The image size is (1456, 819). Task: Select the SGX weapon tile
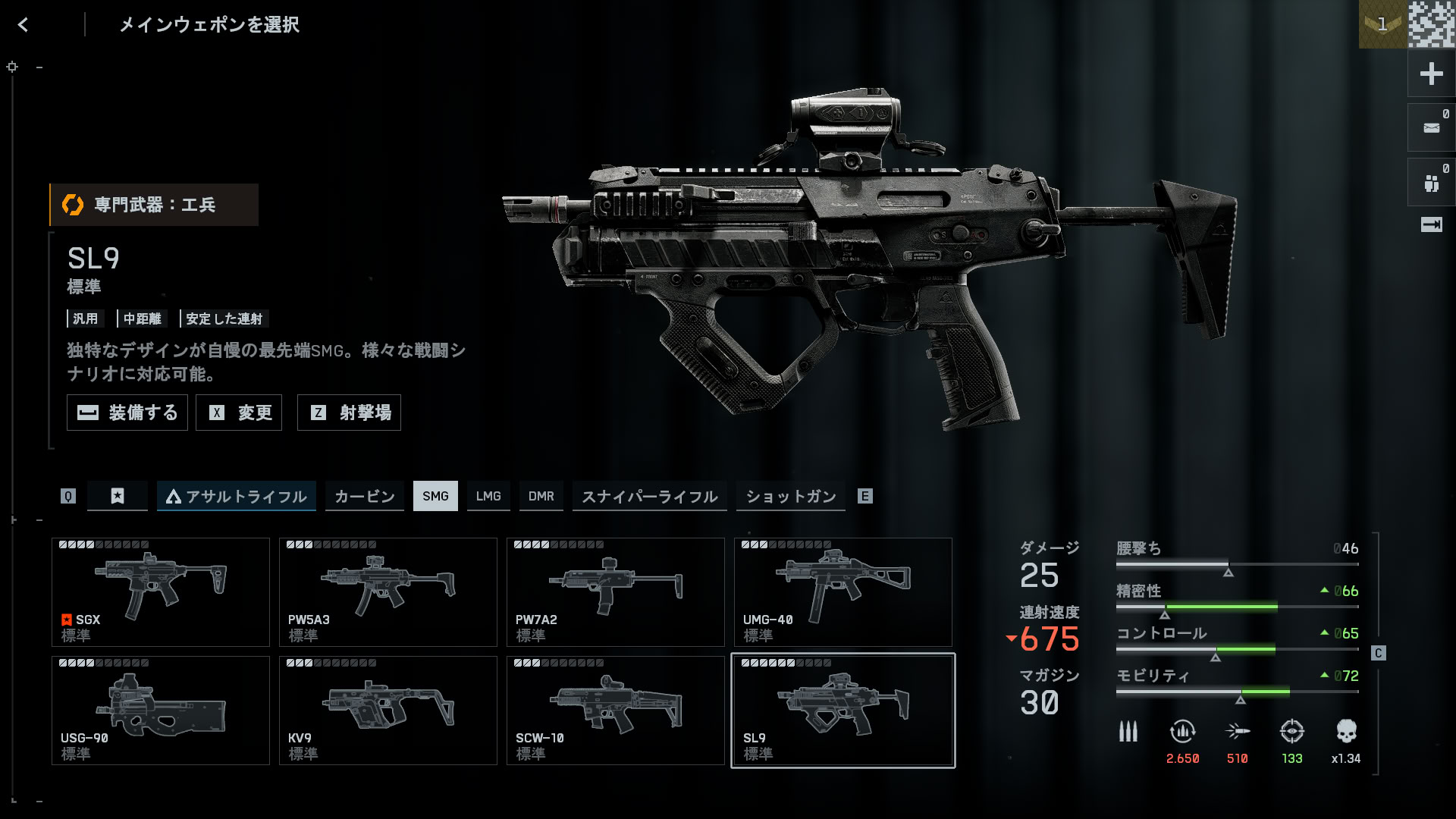coord(161,592)
